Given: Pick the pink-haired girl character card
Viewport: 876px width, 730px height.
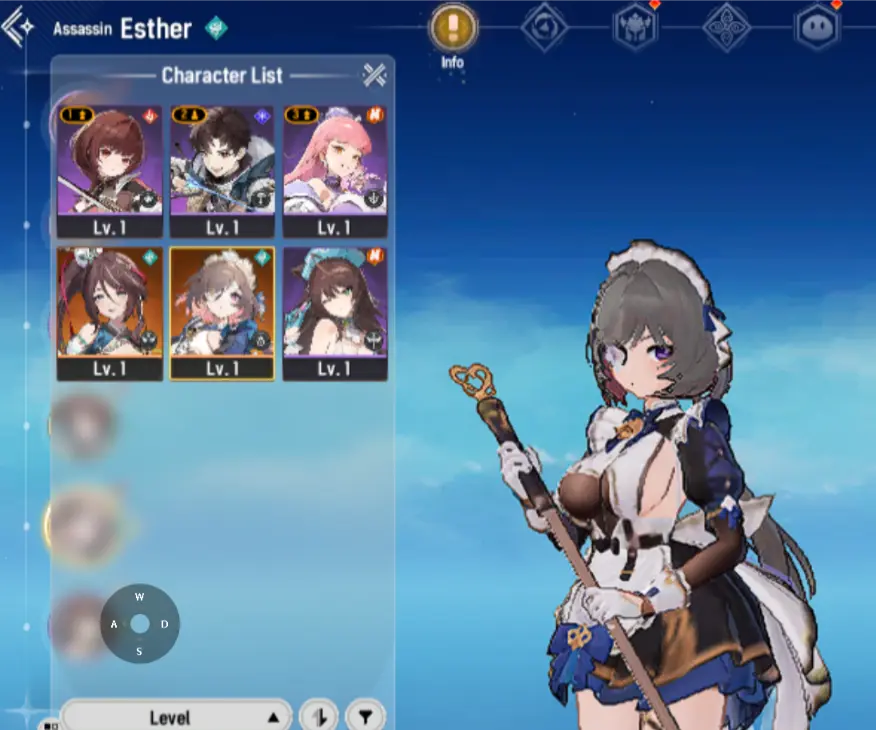Looking at the screenshot, I should click(335, 169).
